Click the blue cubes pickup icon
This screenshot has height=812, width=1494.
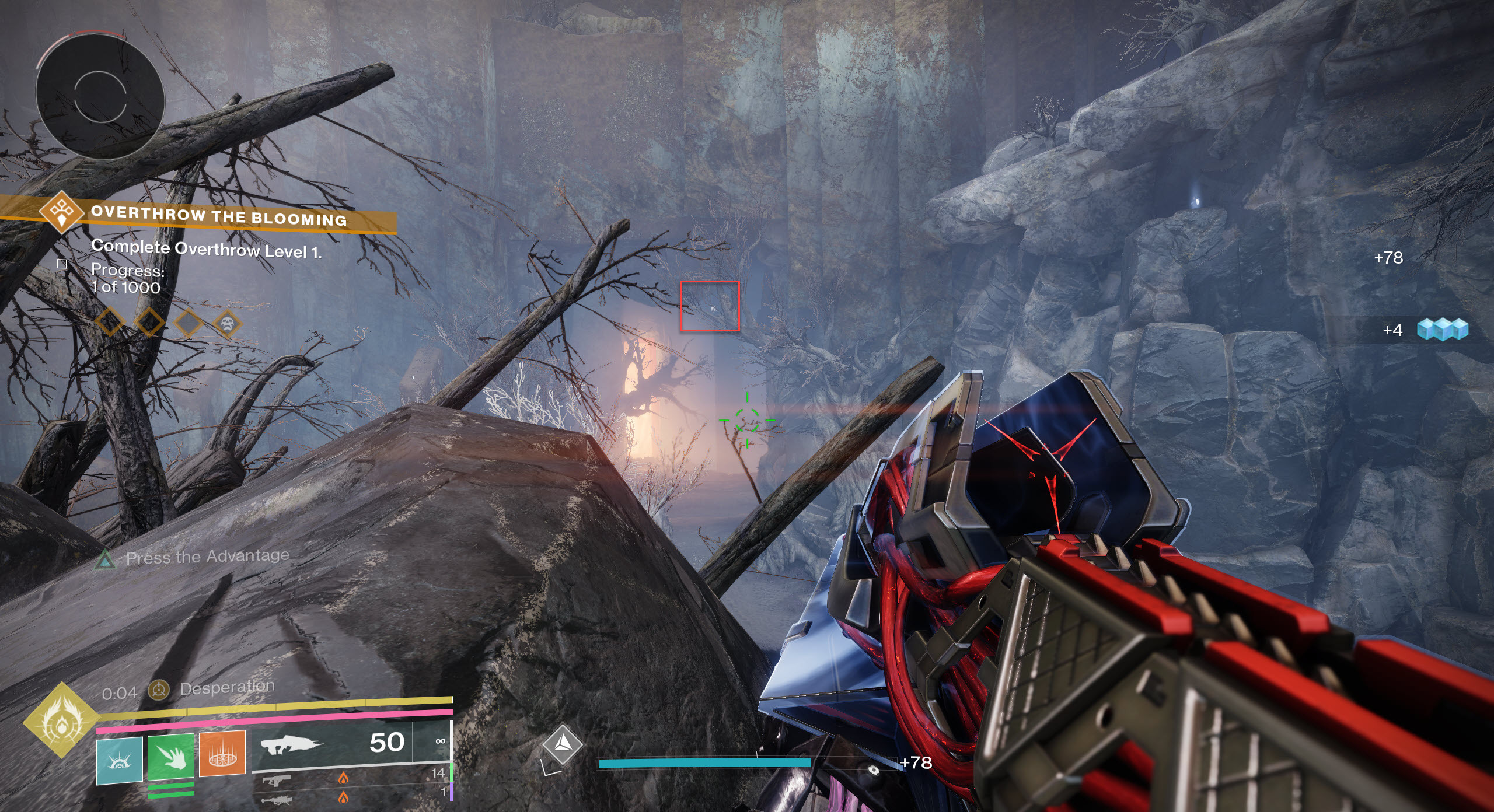point(1442,330)
